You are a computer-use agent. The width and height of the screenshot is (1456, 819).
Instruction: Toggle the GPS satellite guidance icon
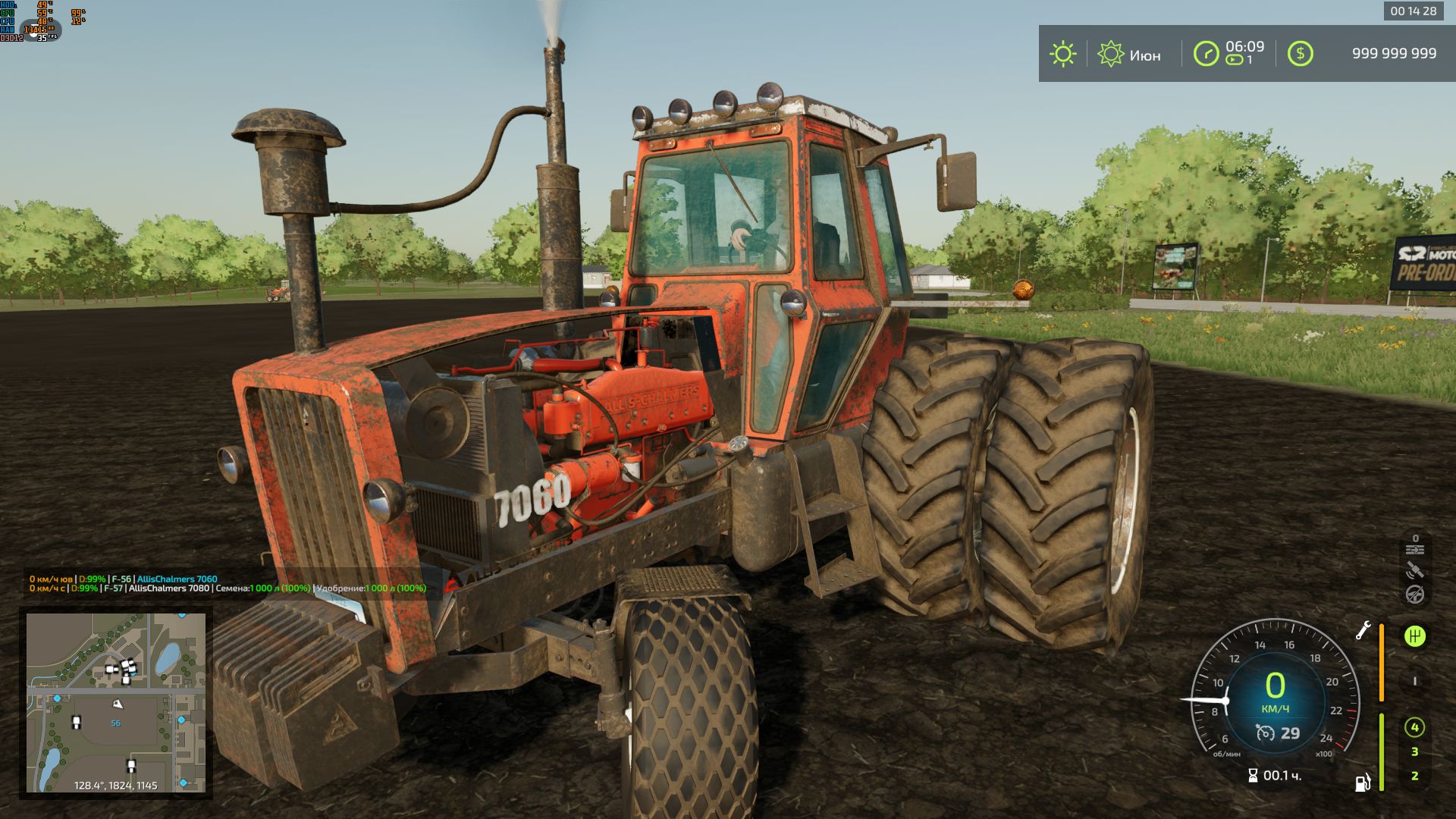[1414, 571]
